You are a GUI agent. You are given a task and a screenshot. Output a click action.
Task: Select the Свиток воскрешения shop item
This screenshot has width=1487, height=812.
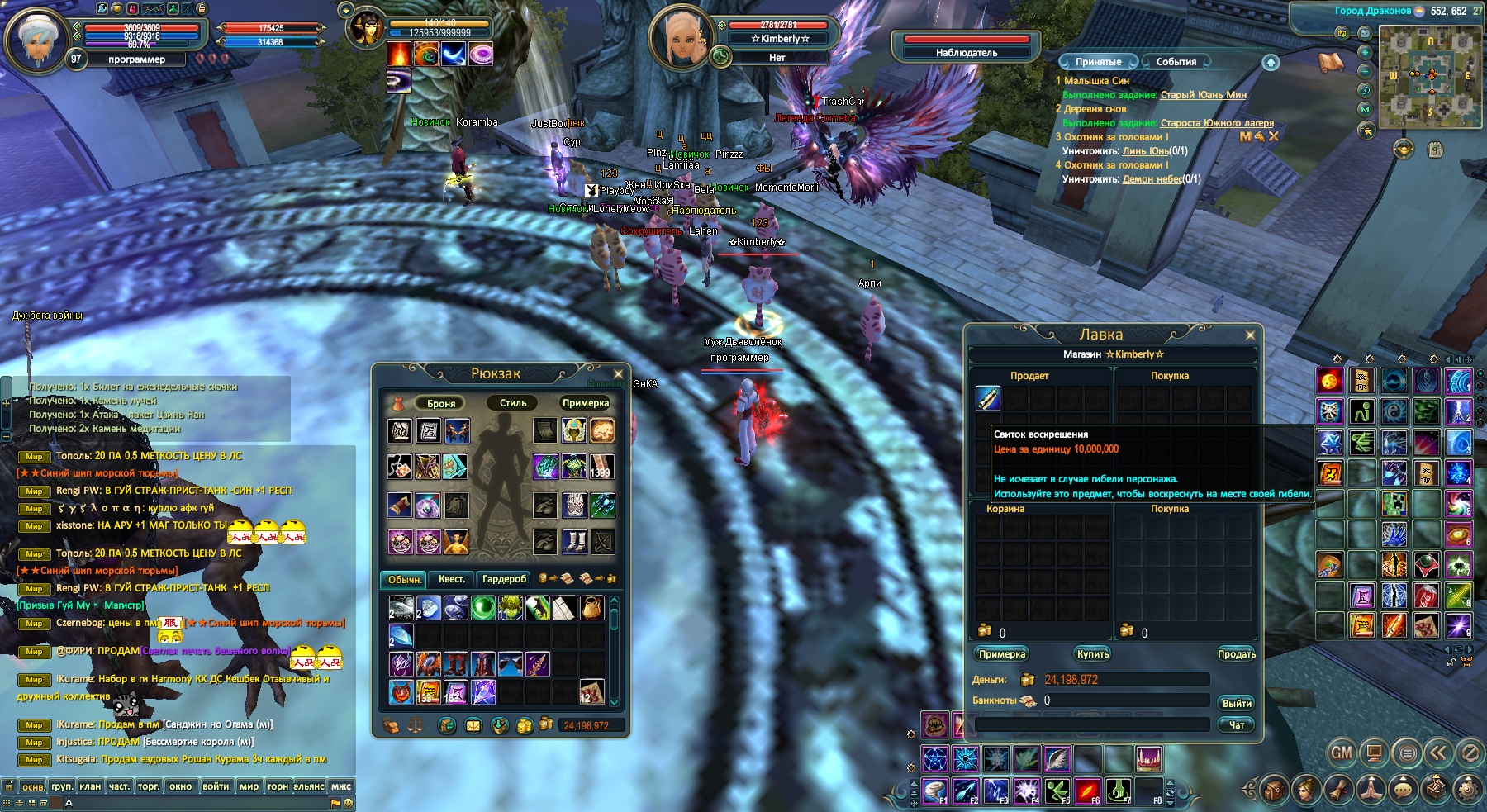tap(988, 398)
